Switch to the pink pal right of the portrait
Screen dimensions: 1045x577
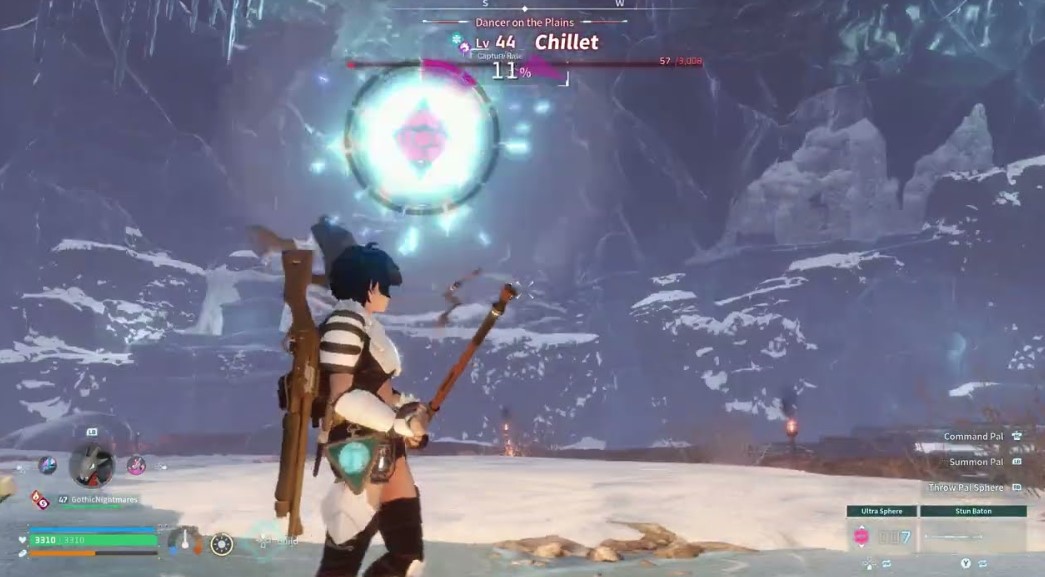pyautogui.click(x=137, y=464)
